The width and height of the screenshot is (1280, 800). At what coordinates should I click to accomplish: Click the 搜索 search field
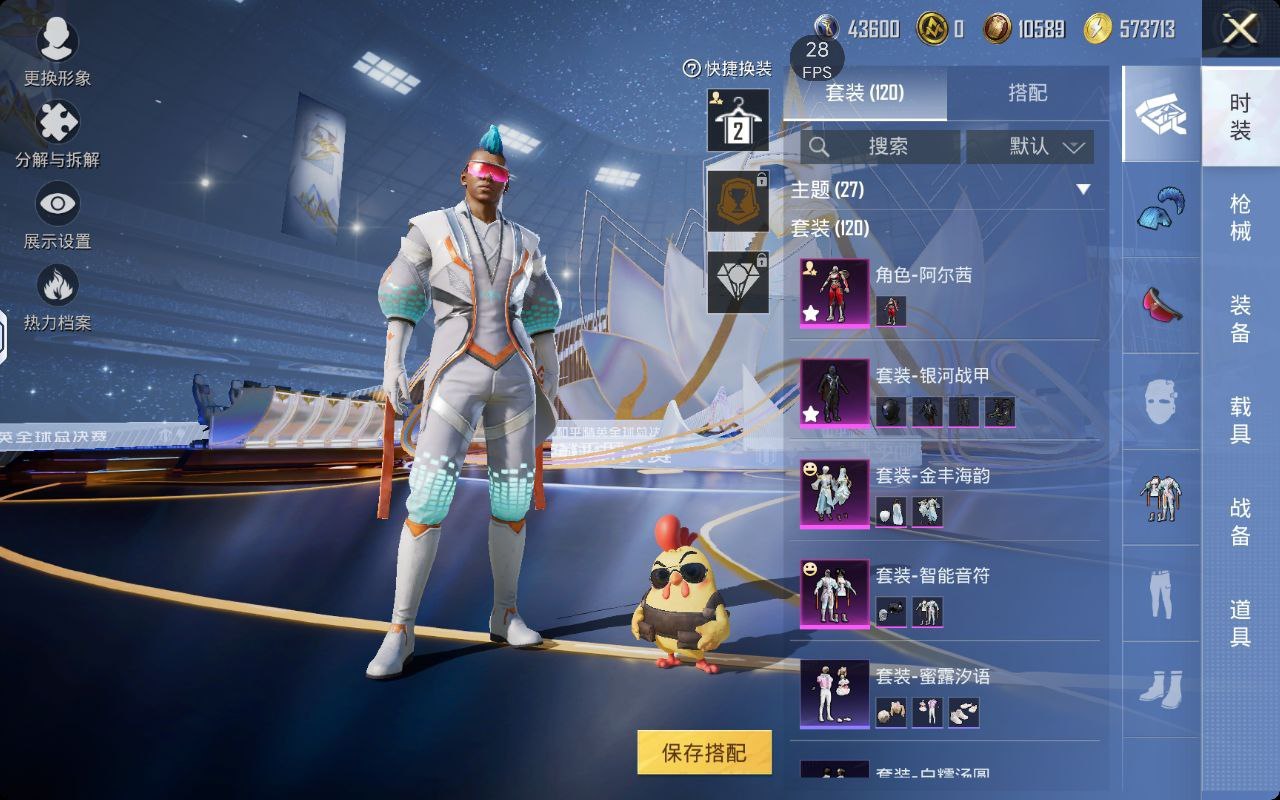[x=881, y=147]
